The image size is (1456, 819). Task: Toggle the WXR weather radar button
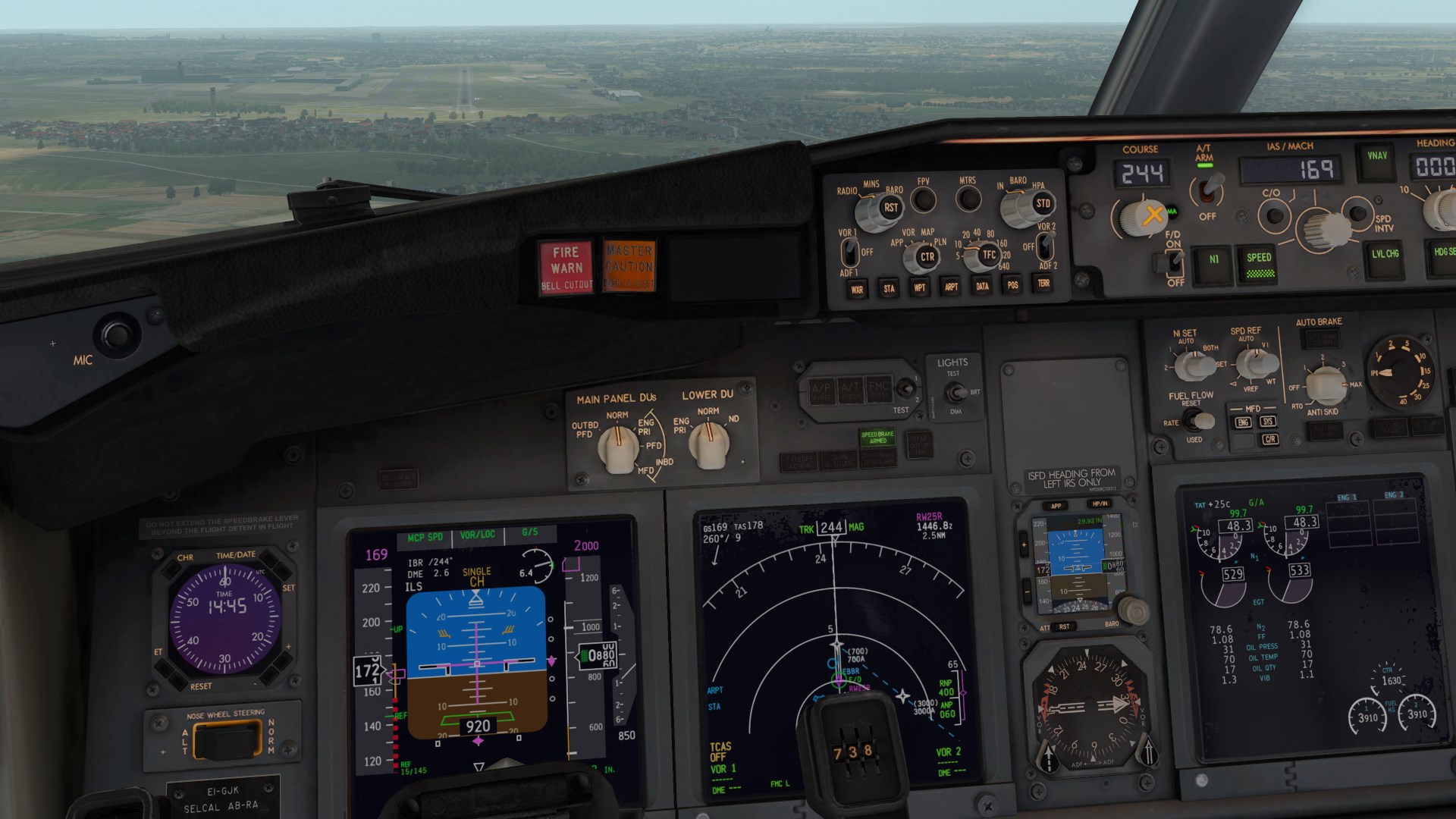tap(857, 289)
